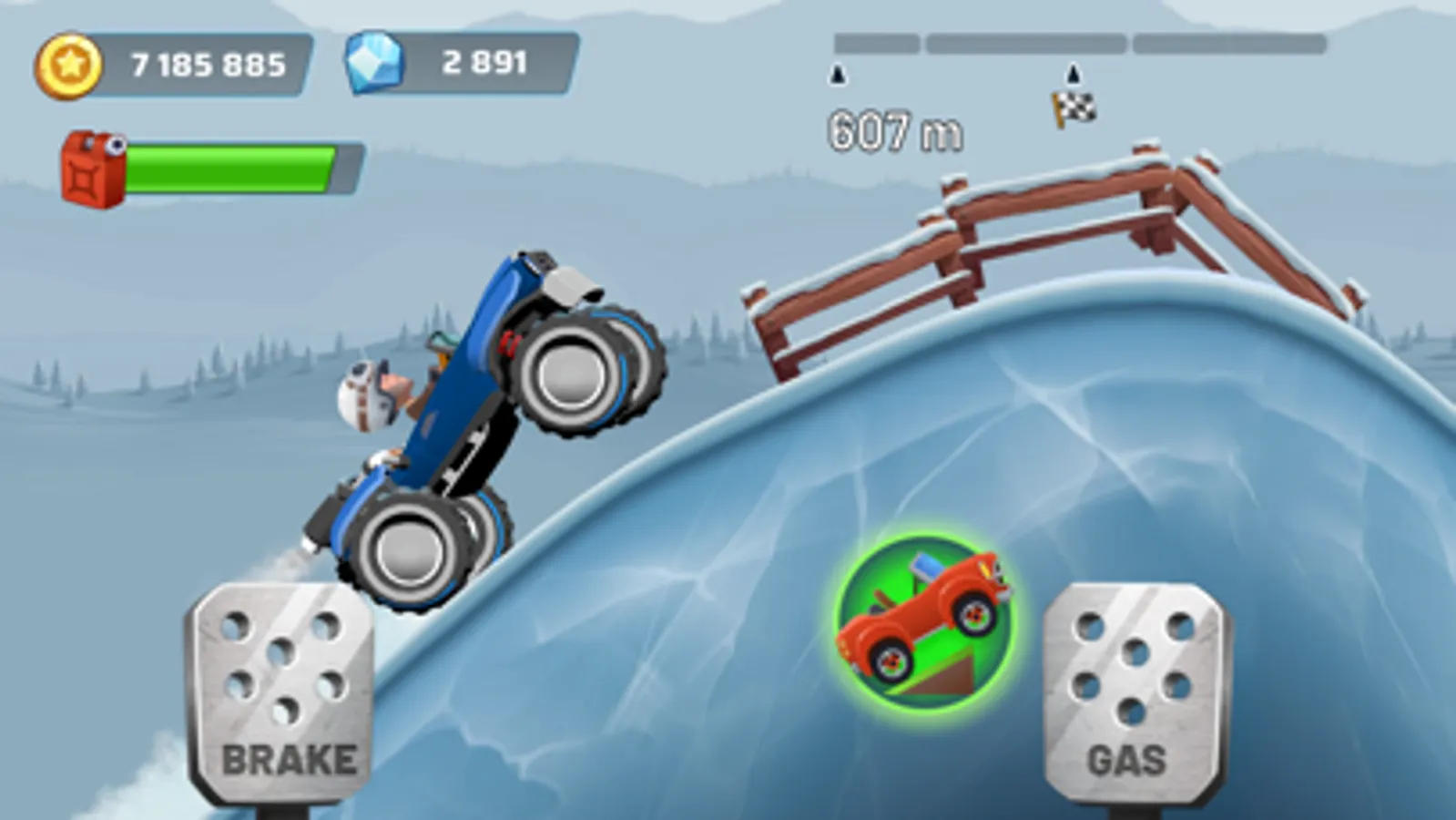The height and width of the screenshot is (820, 1456).
Task: Tap the checkered finish flag icon
Action: (1074, 107)
